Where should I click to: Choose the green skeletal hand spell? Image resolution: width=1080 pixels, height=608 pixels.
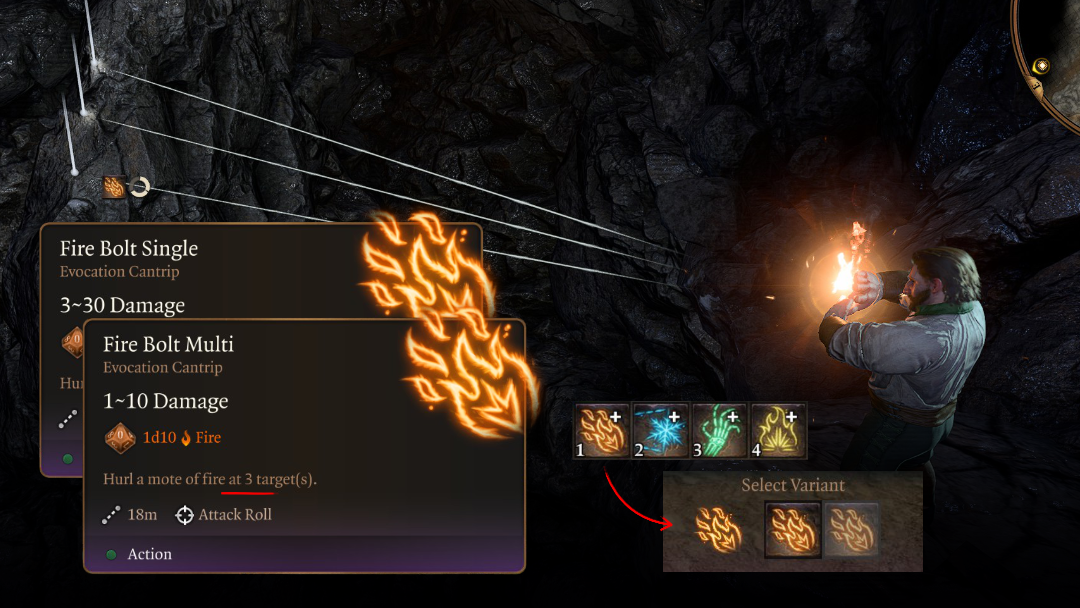tap(719, 431)
